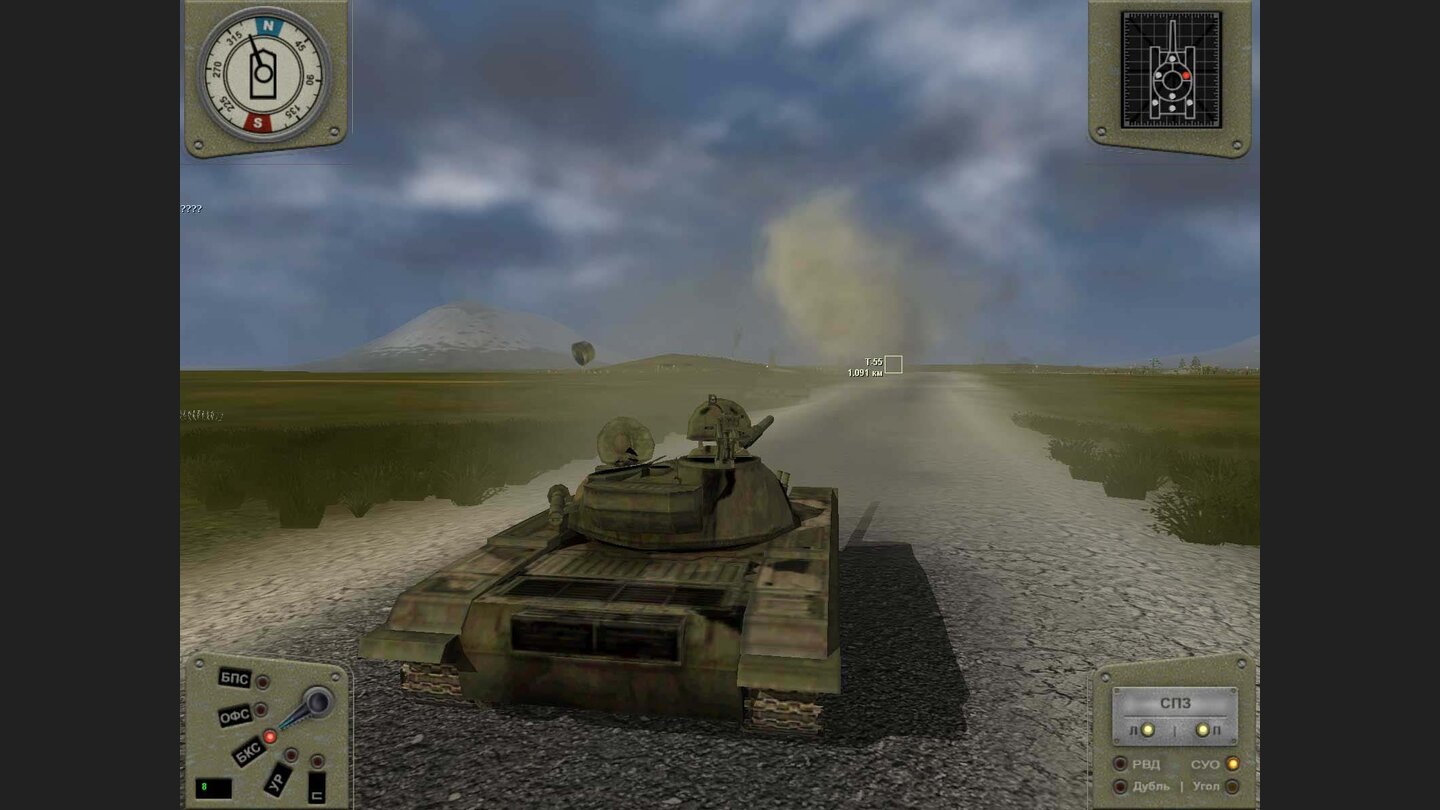
Task: Select the УР missile ammunition type
Action: click(276, 781)
